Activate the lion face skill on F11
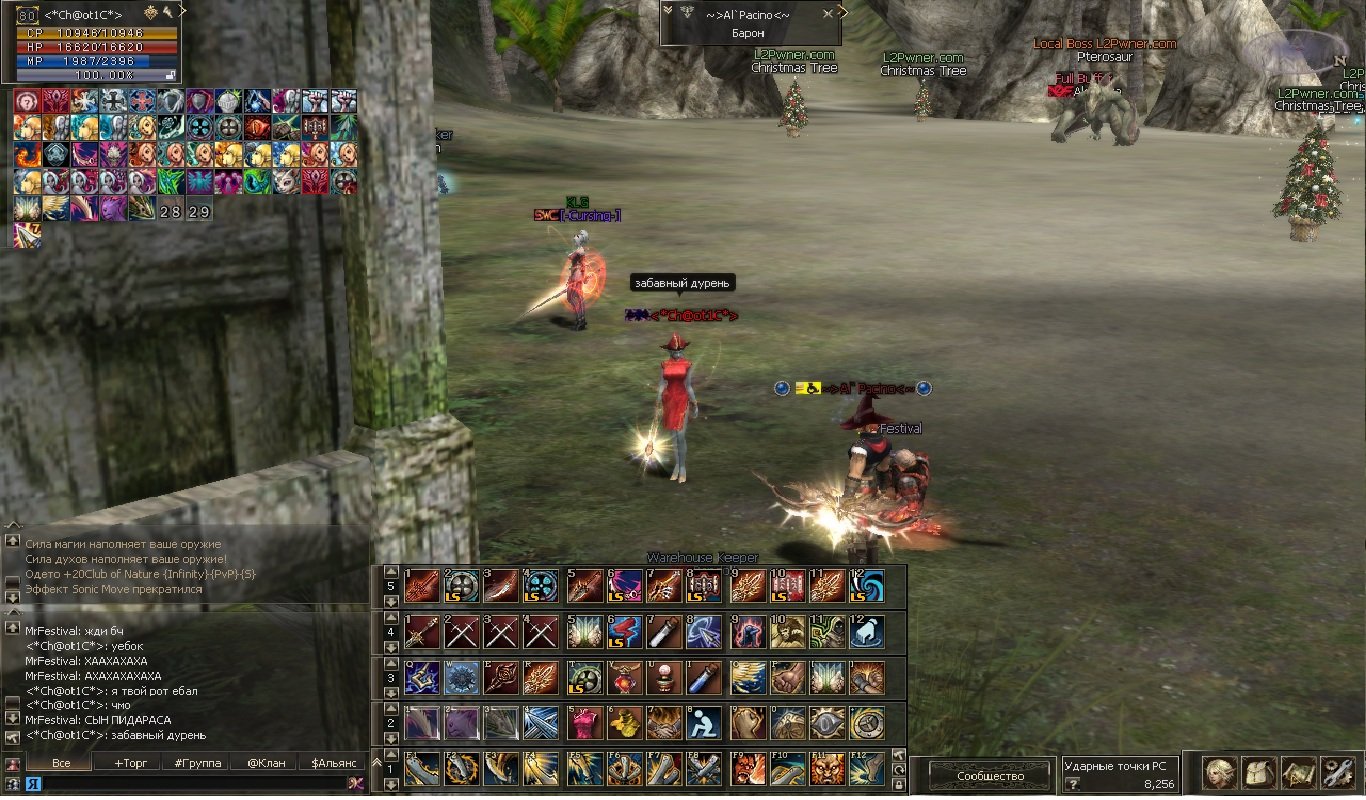Screen dimensions: 1366x800 tap(827, 768)
